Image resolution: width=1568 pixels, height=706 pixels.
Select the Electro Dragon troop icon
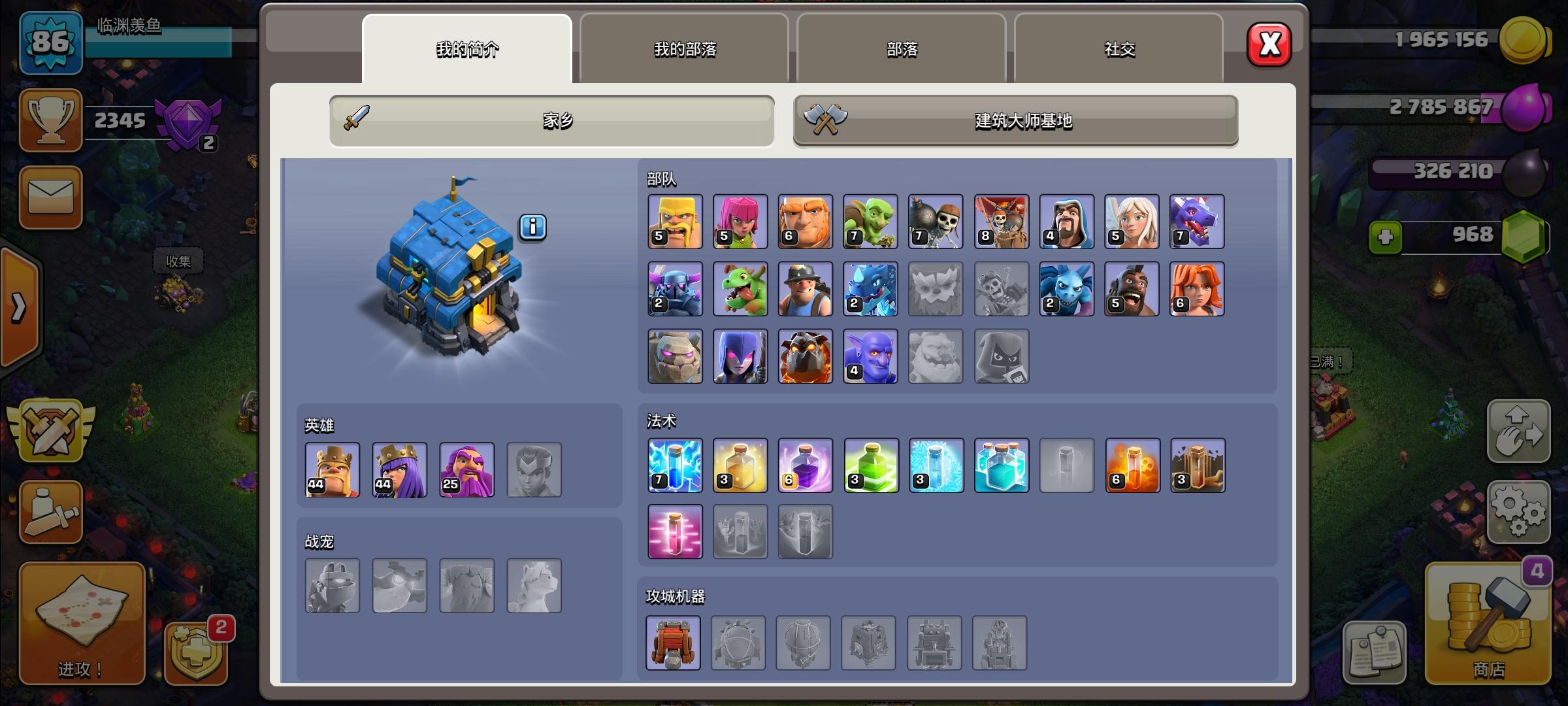click(871, 288)
